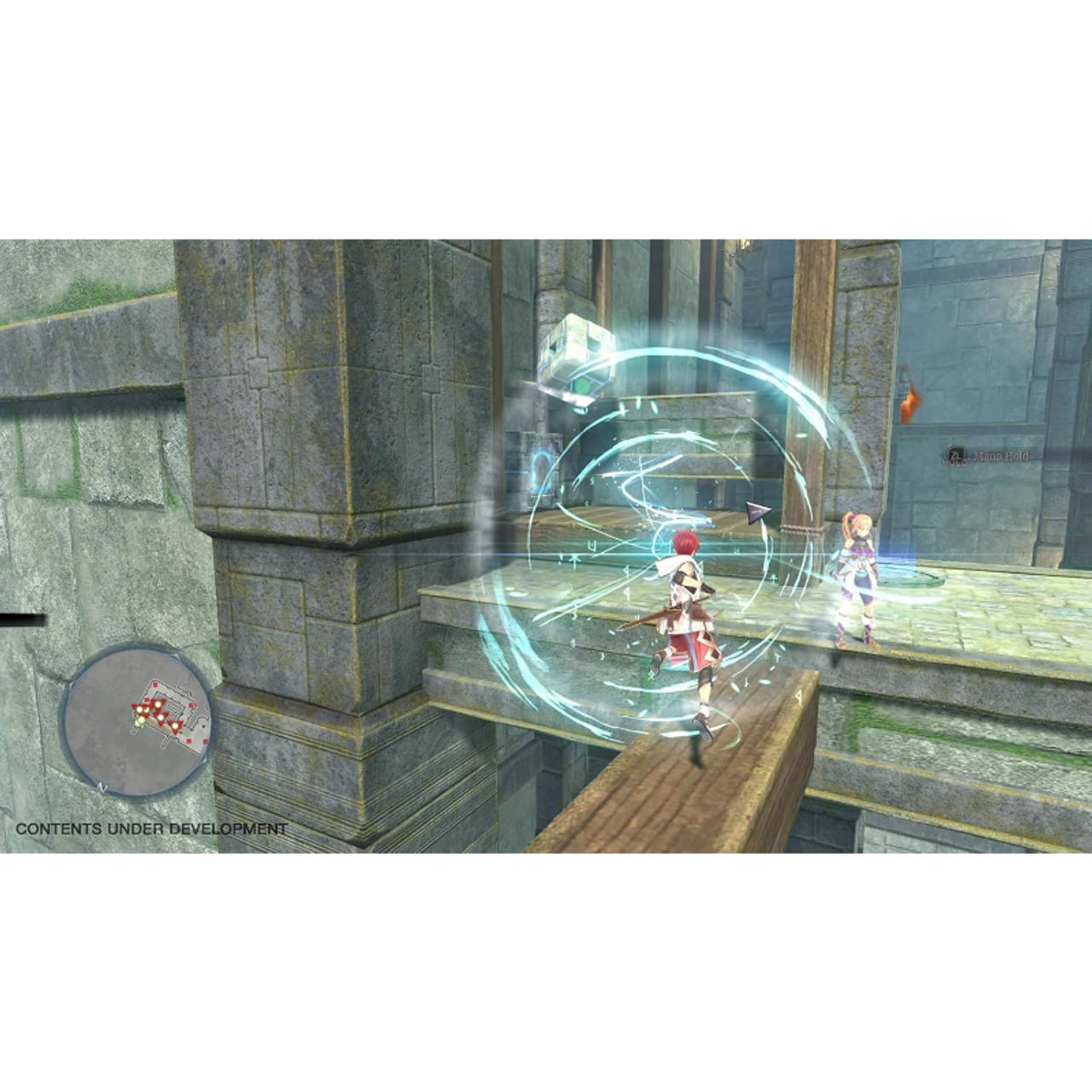Open the minimap's top corner notch
Image resolution: width=1092 pixels, height=1092 pixels.
point(177,656)
